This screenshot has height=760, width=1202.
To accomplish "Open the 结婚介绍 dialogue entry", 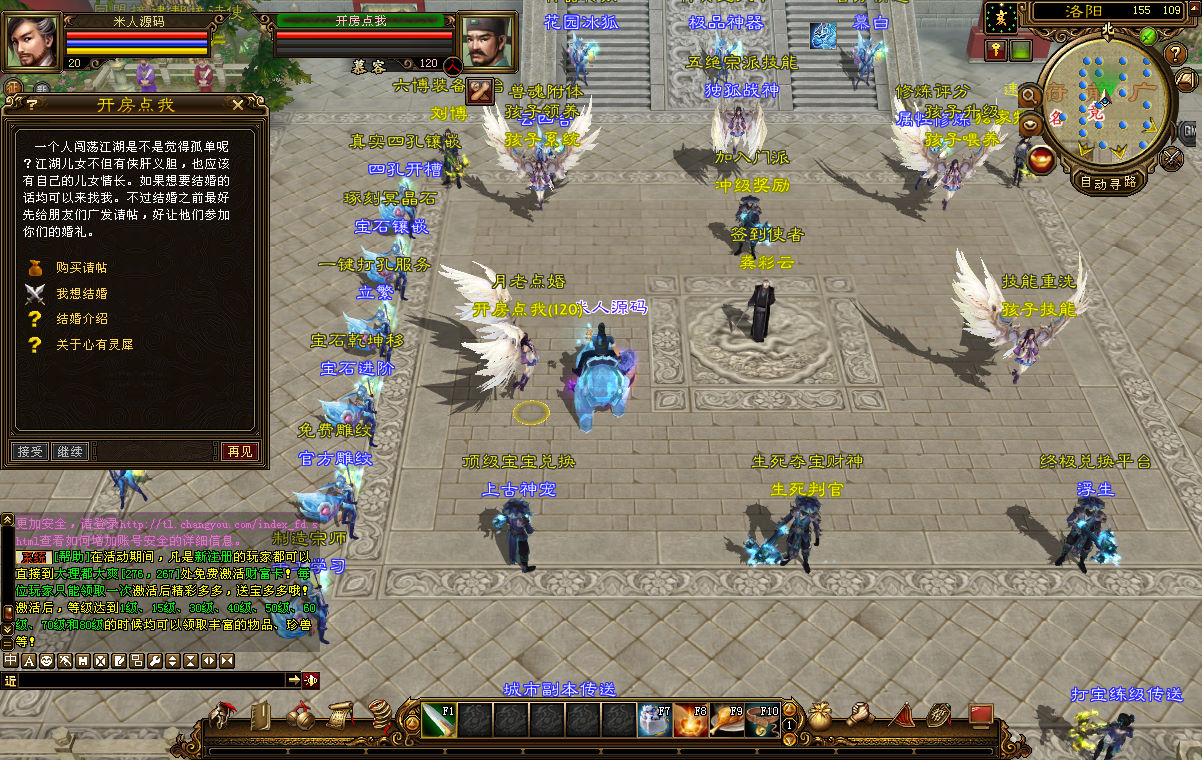I will [81, 319].
